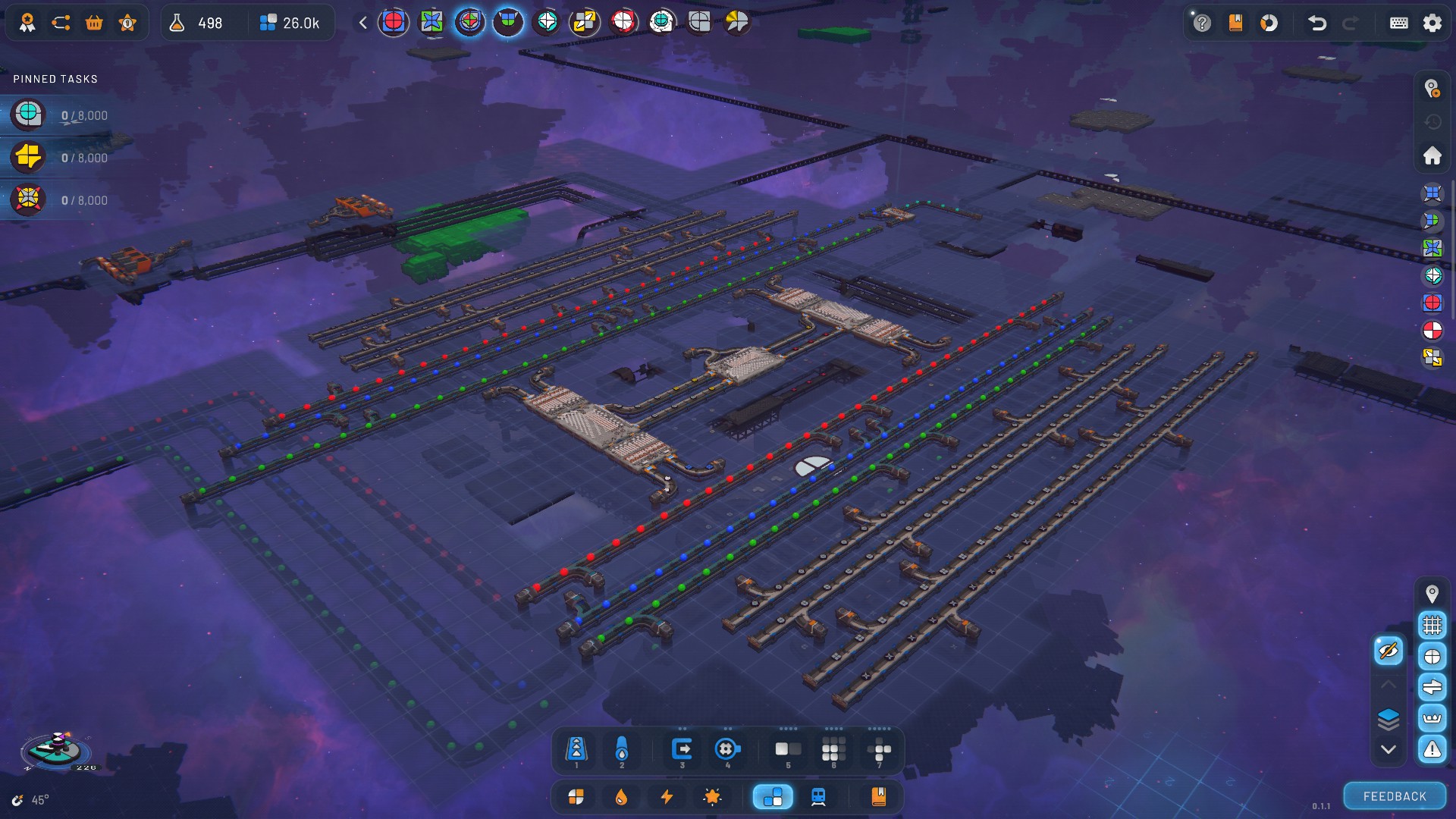Open the keyboard shortcuts panel
This screenshot has width=1456, height=819.
[1398, 23]
